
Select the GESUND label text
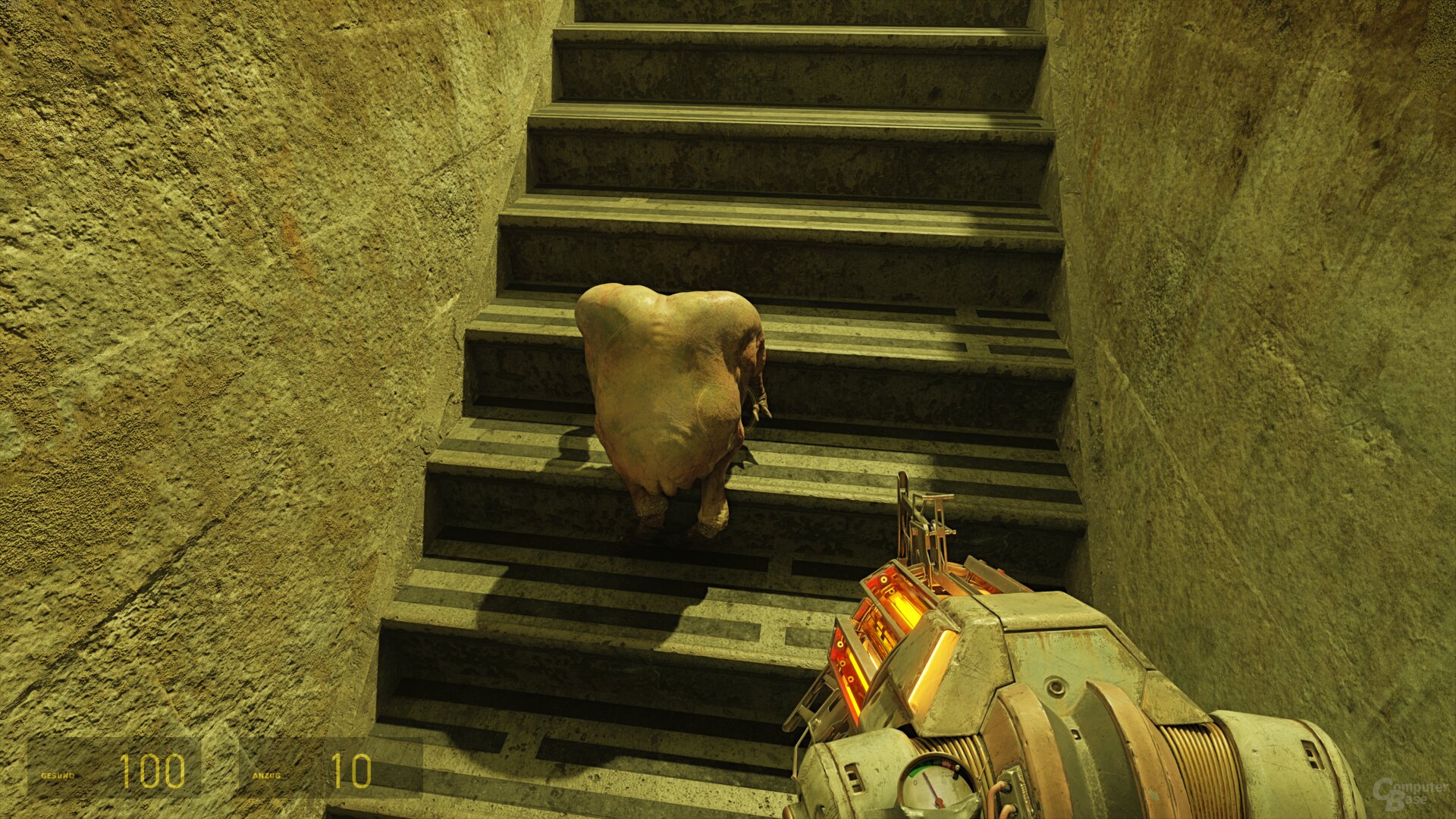click(x=57, y=777)
